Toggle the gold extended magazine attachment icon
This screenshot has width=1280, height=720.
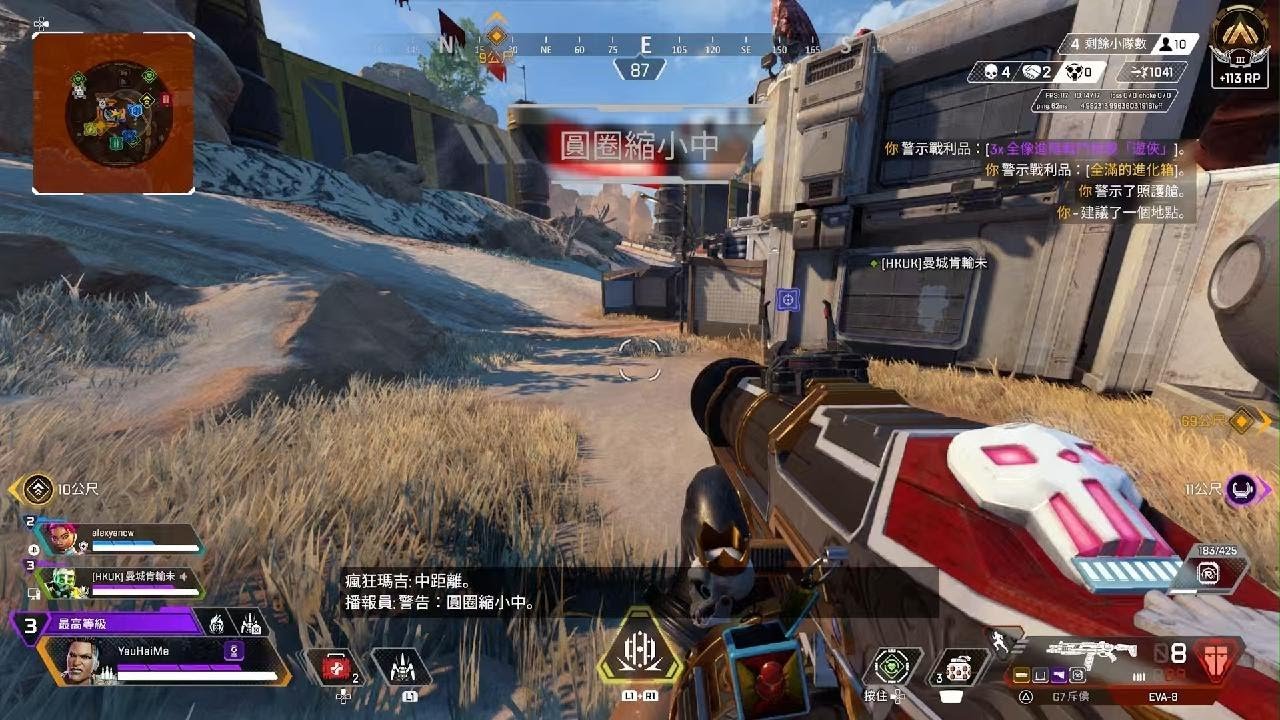[1022, 675]
